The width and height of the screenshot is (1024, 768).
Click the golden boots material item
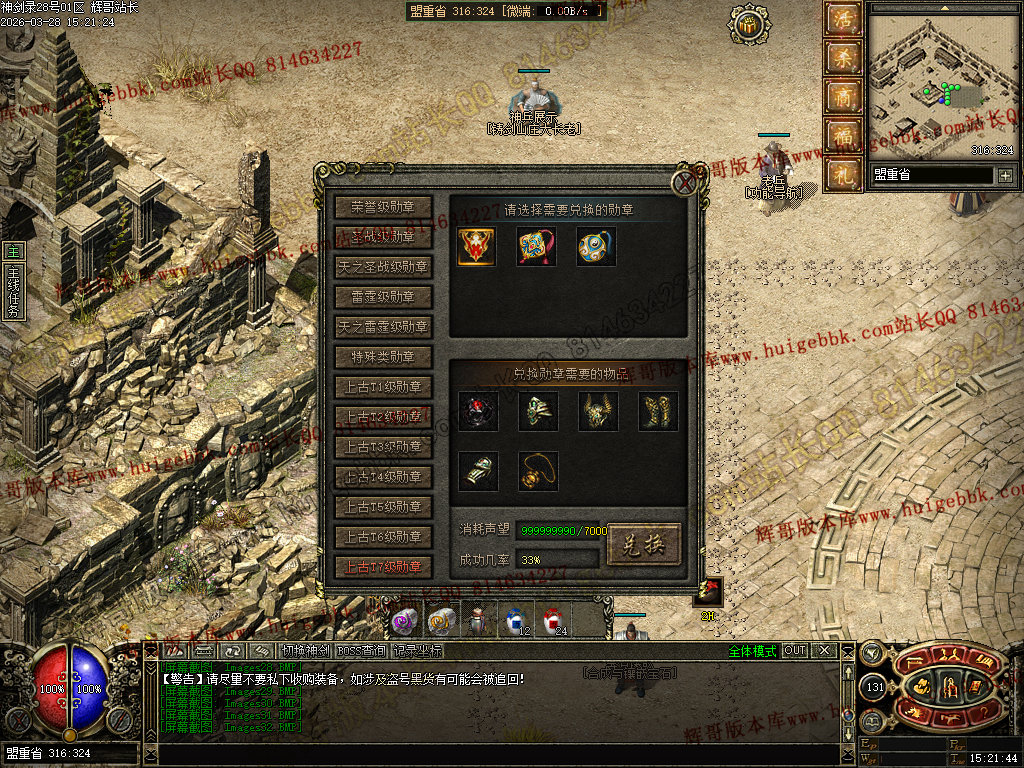[658, 411]
